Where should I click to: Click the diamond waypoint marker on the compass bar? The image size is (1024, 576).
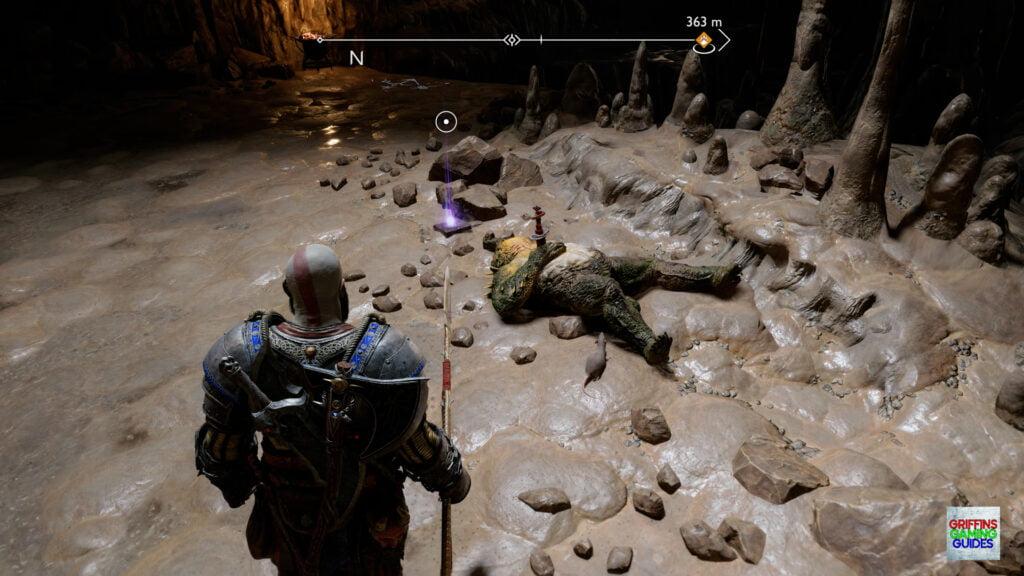tap(512, 41)
